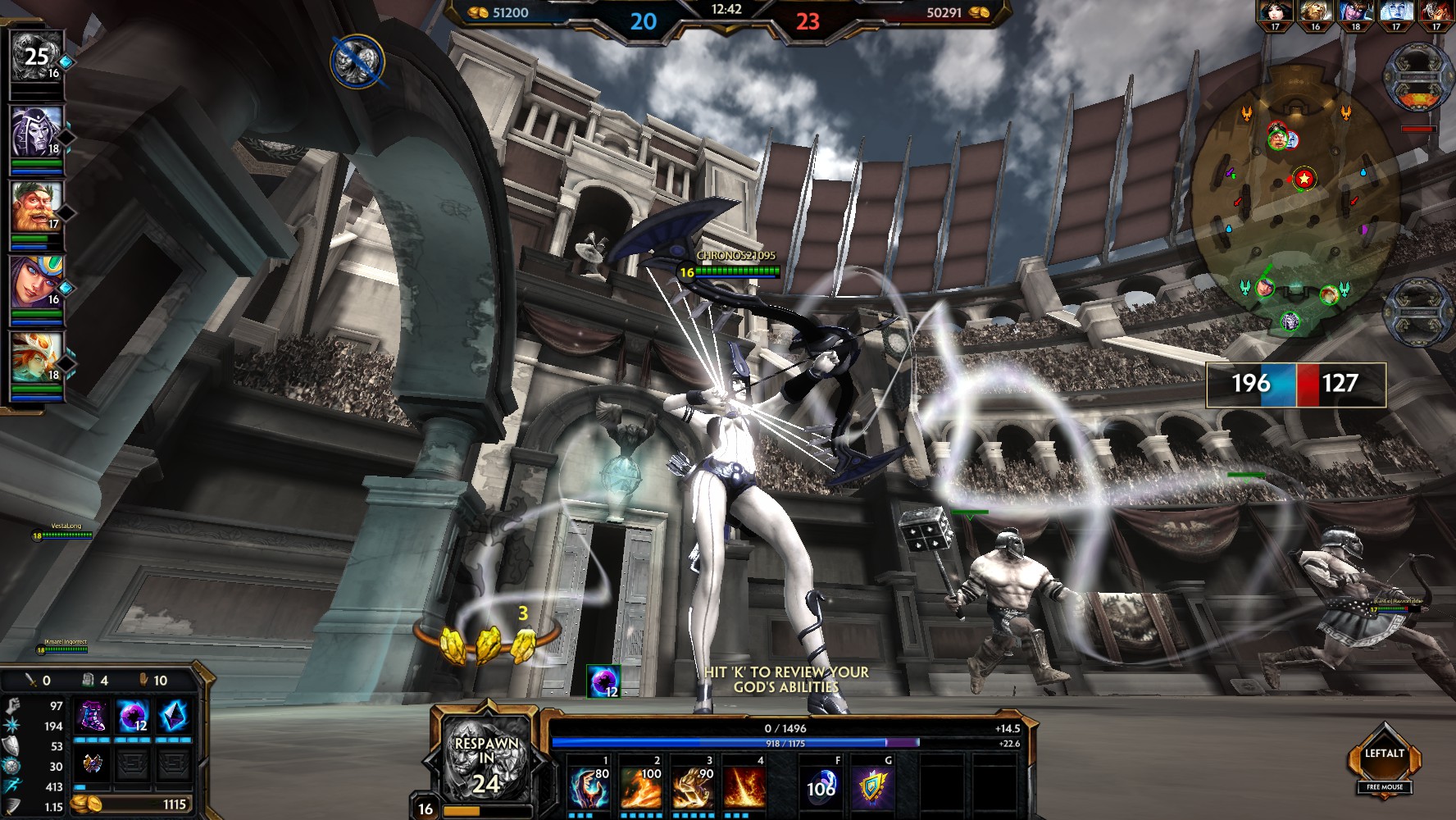Screen dimensions: 1456x820
Task: Click the LEFTALT free mouse button
Action: (1385, 760)
